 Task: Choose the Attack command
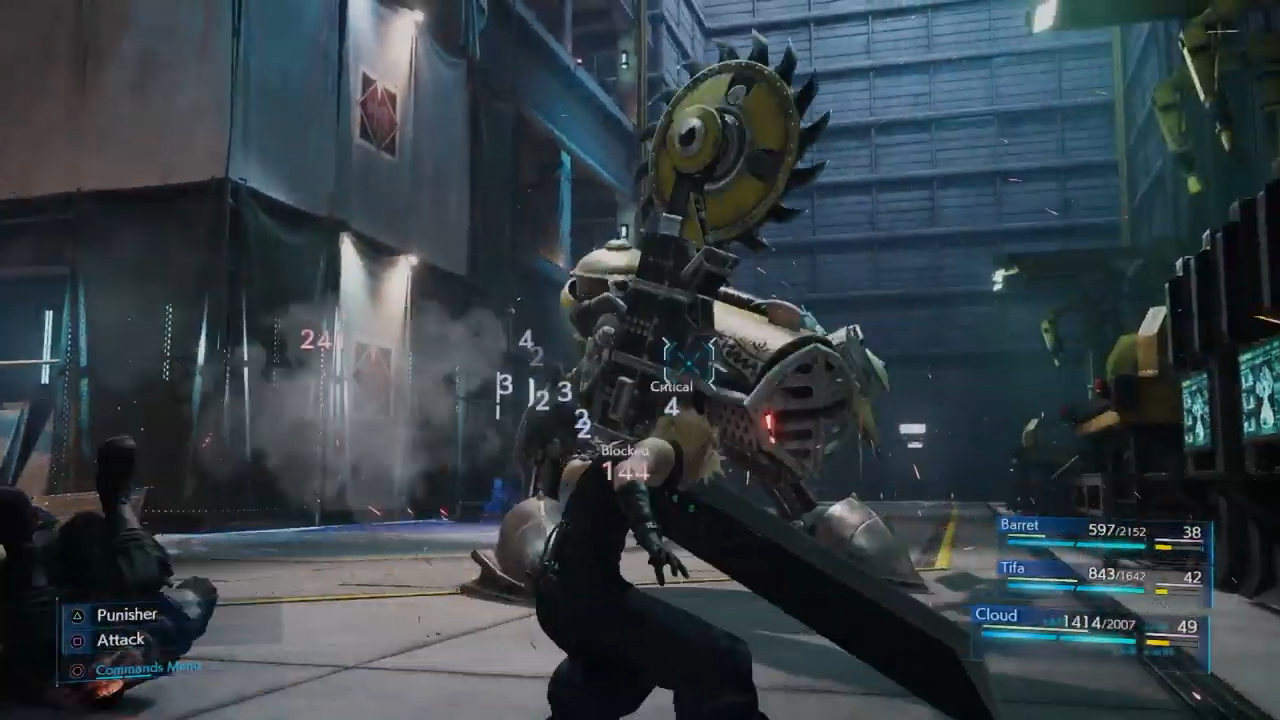(120, 640)
